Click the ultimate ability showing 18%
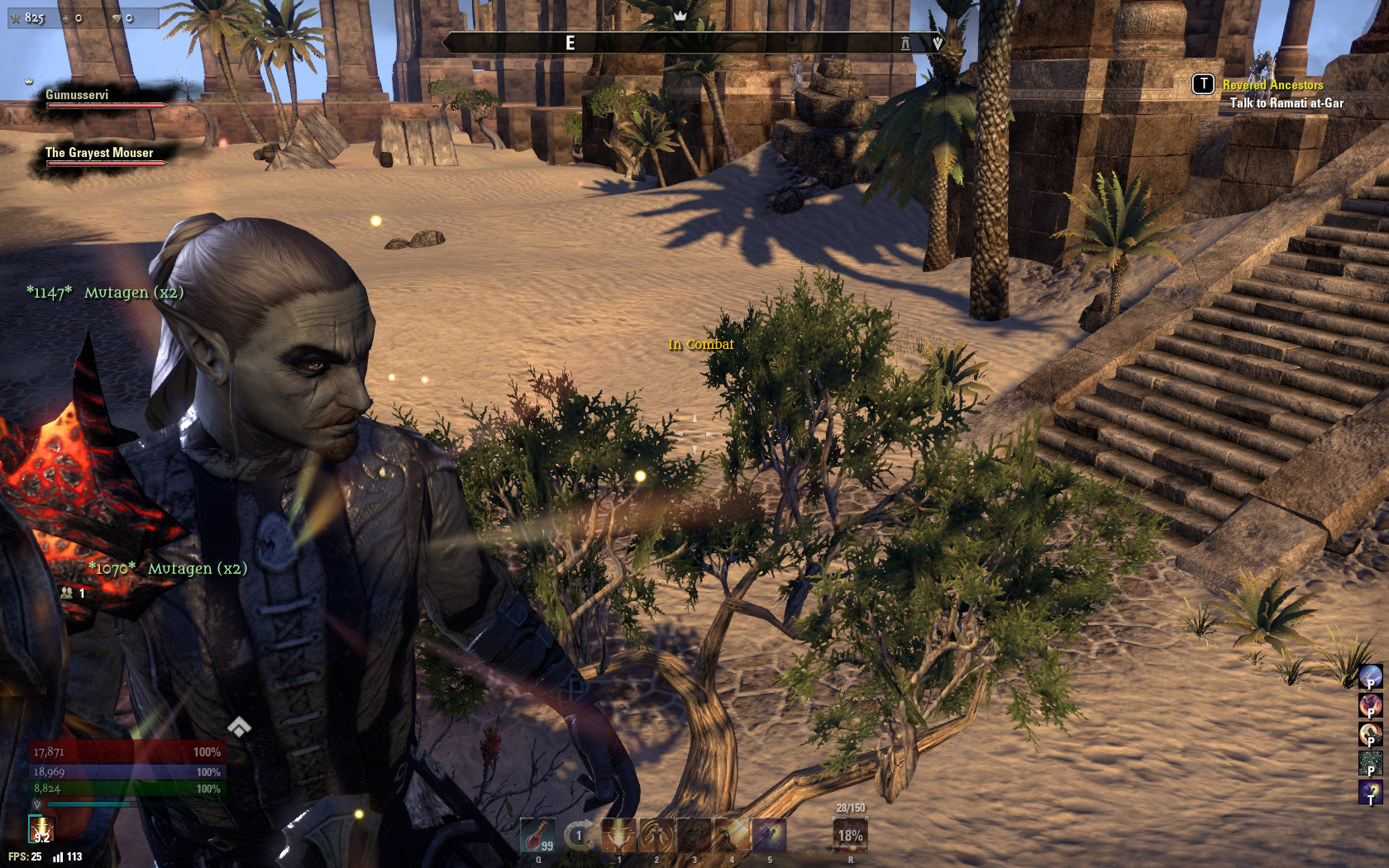This screenshot has height=868, width=1389. tap(850, 835)
